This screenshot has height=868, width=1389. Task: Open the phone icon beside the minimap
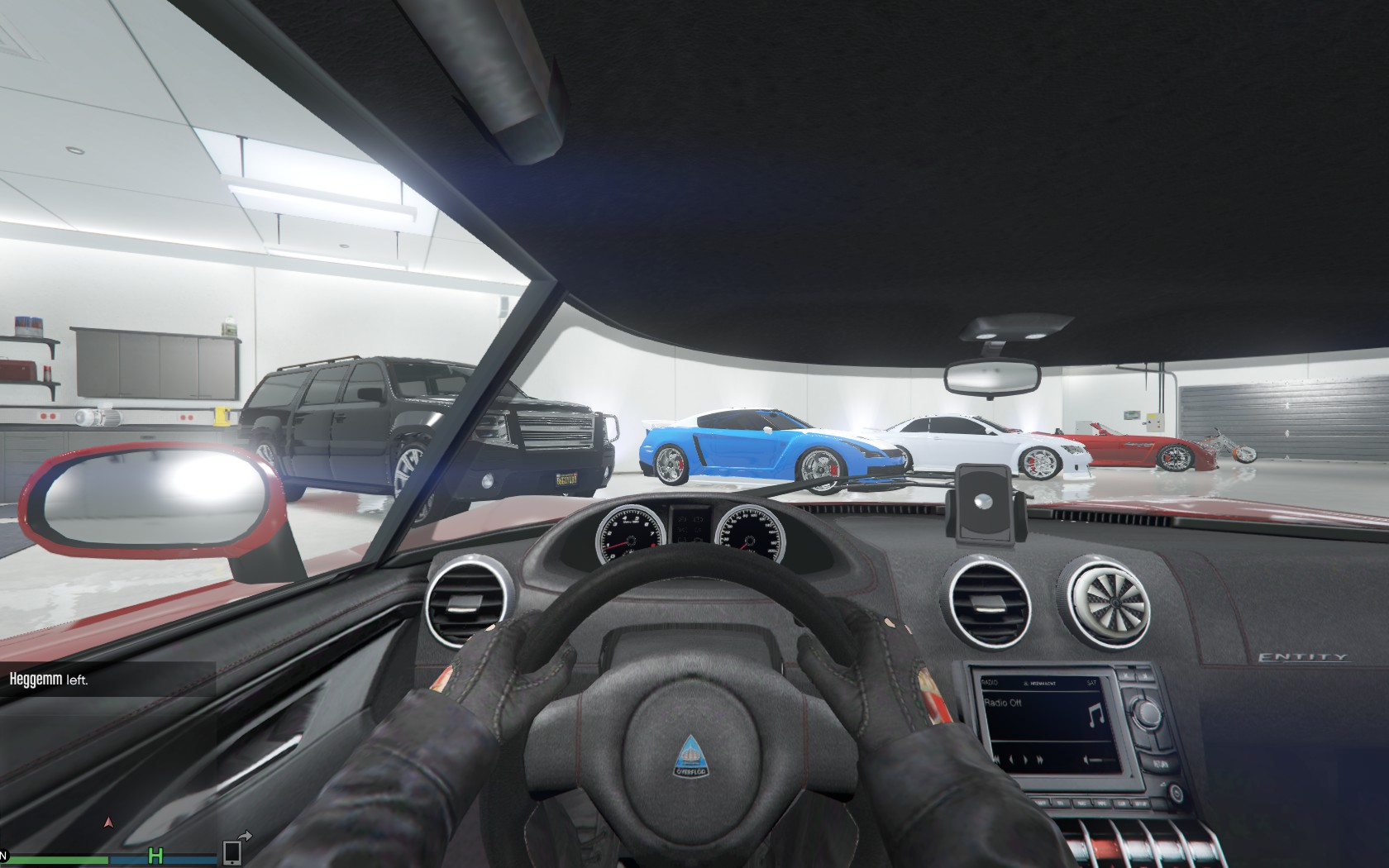232,852
